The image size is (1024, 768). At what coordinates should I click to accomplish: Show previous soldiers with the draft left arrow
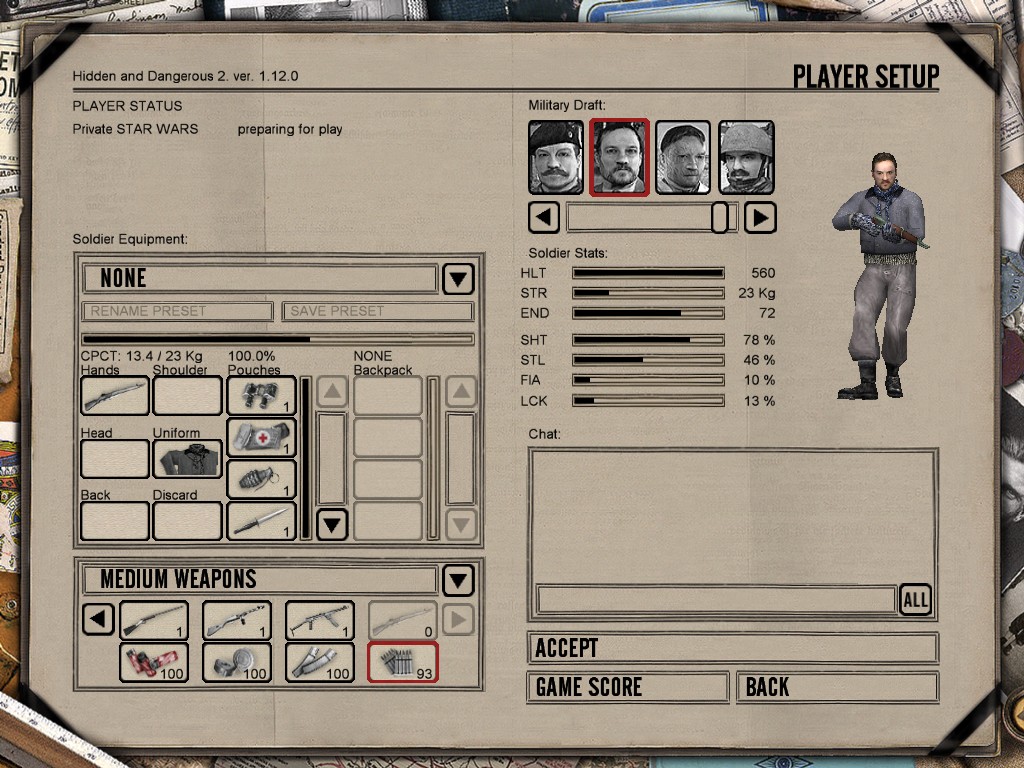[x=543, y=217]
